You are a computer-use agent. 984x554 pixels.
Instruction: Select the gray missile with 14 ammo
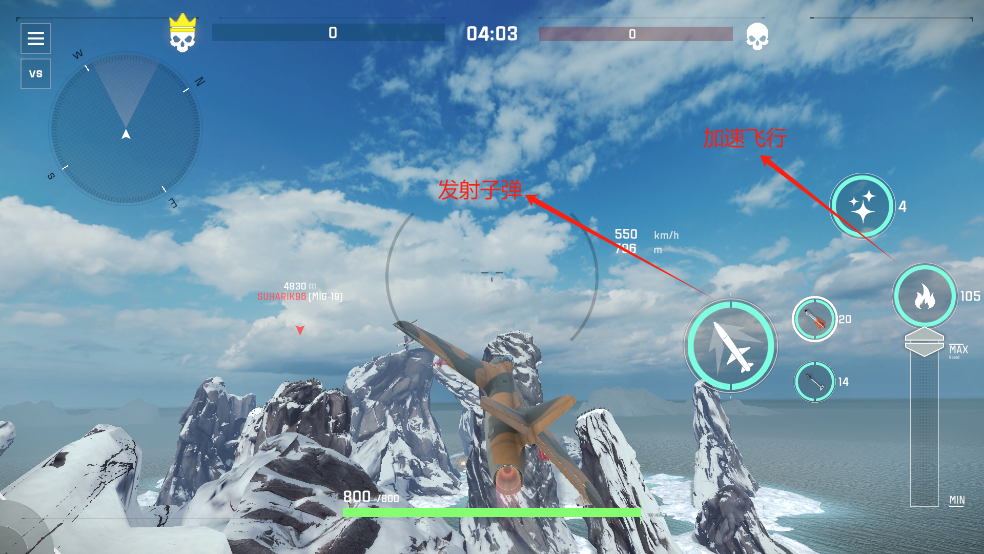(815, 381)
